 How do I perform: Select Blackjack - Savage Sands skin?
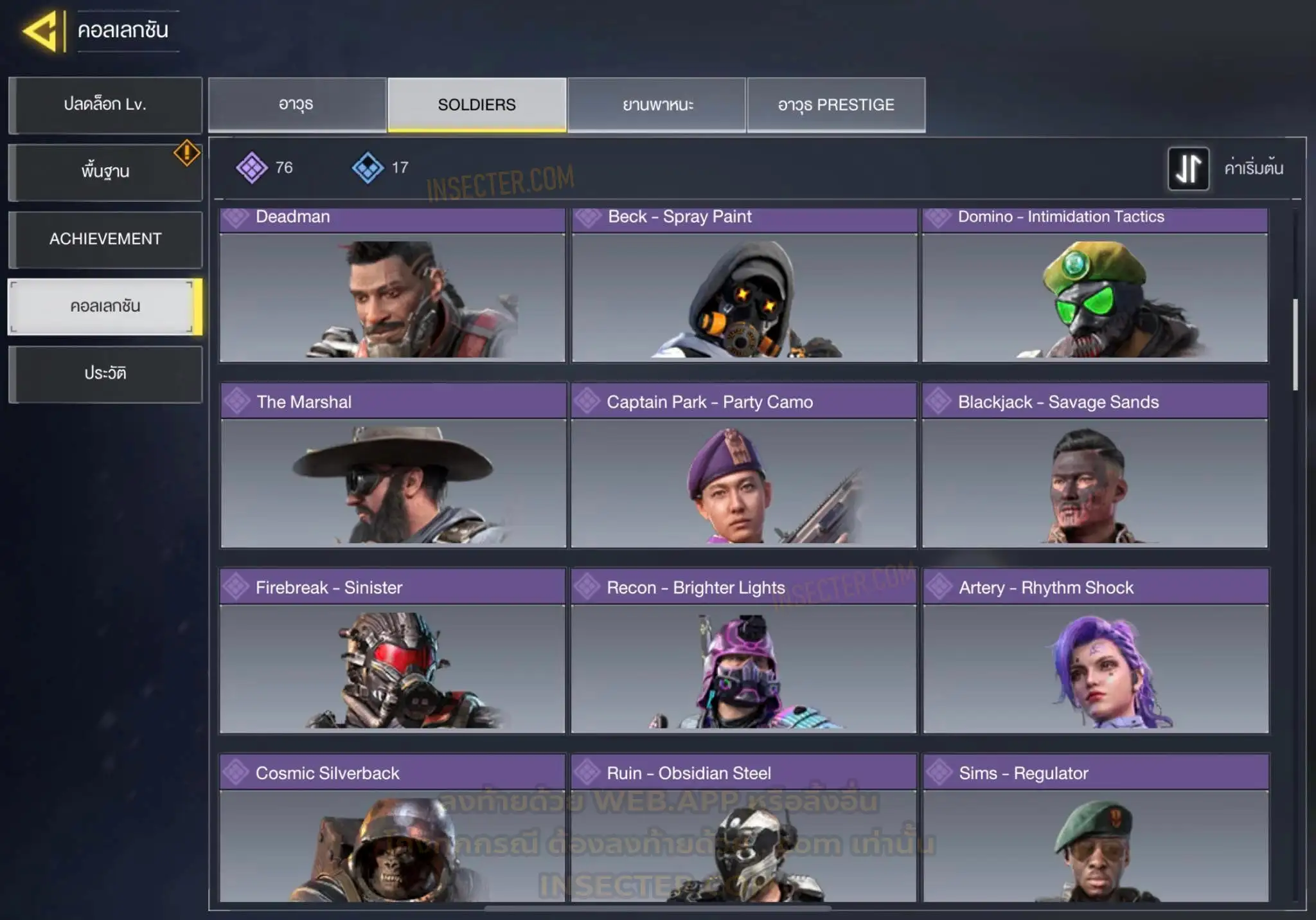tap(1095, 466)
